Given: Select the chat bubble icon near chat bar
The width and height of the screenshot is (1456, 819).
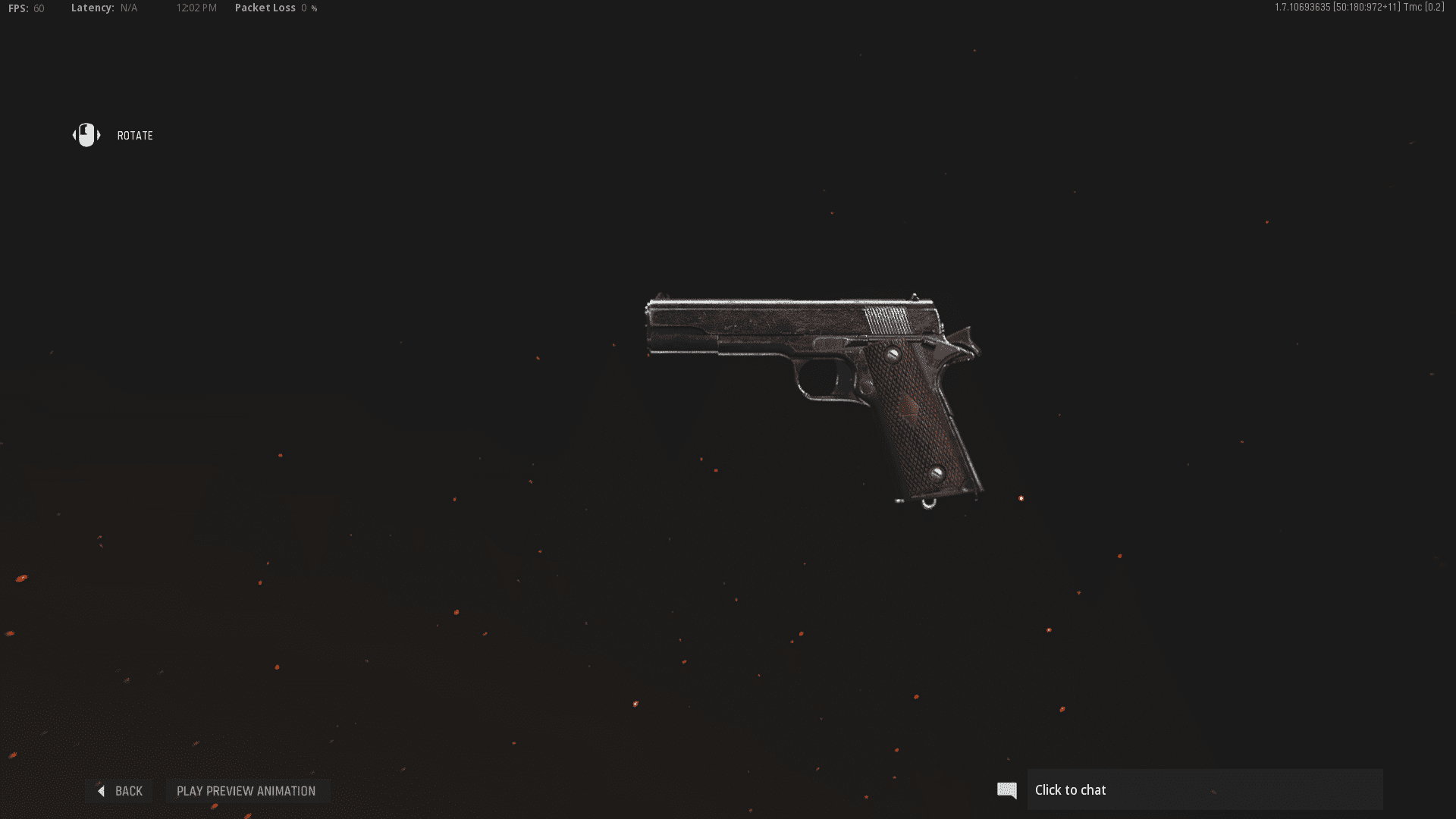Looking at the screenshot, I should coord(1006,789).
